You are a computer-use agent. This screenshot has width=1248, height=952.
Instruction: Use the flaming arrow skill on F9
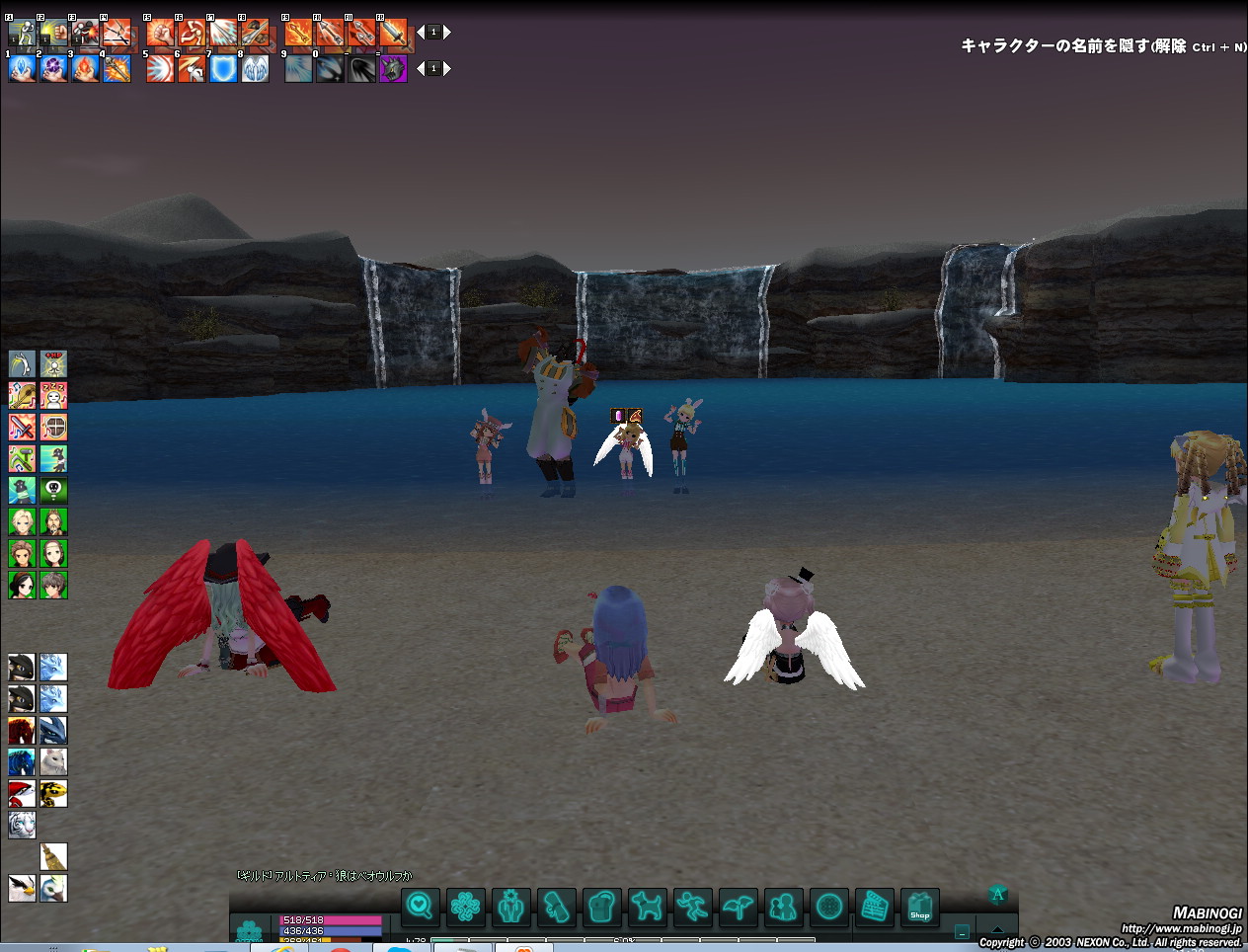click(298, 33)
